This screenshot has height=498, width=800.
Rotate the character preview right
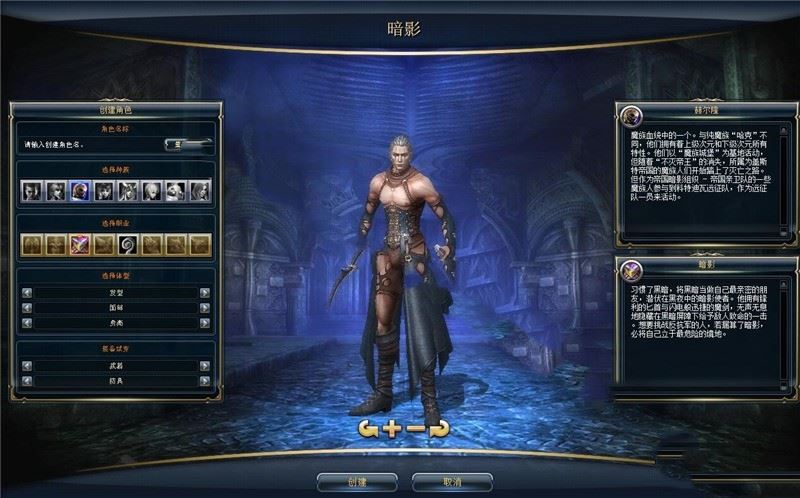438,429
